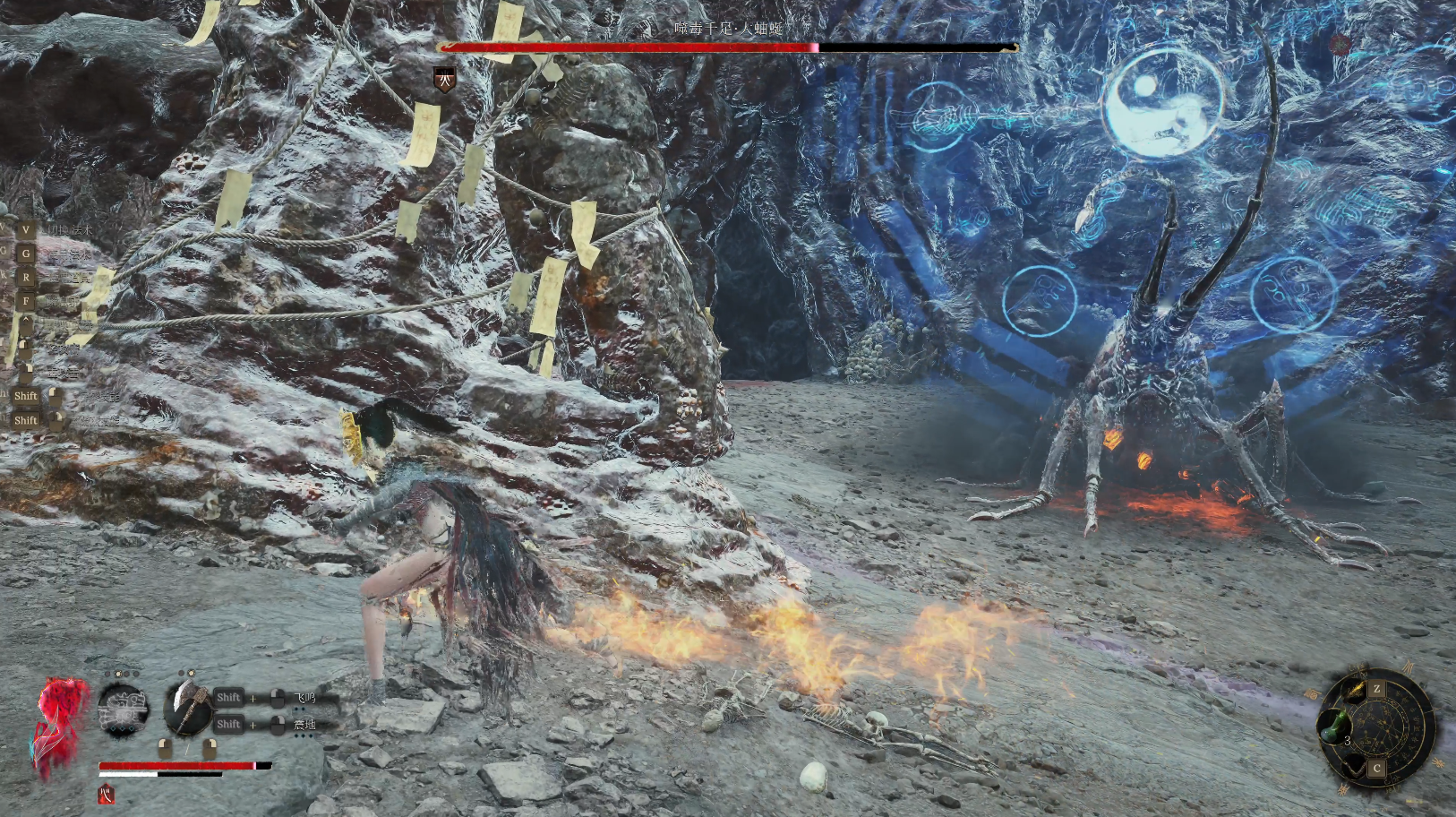Click the round spell emblem icon

[x=123, y=709]
